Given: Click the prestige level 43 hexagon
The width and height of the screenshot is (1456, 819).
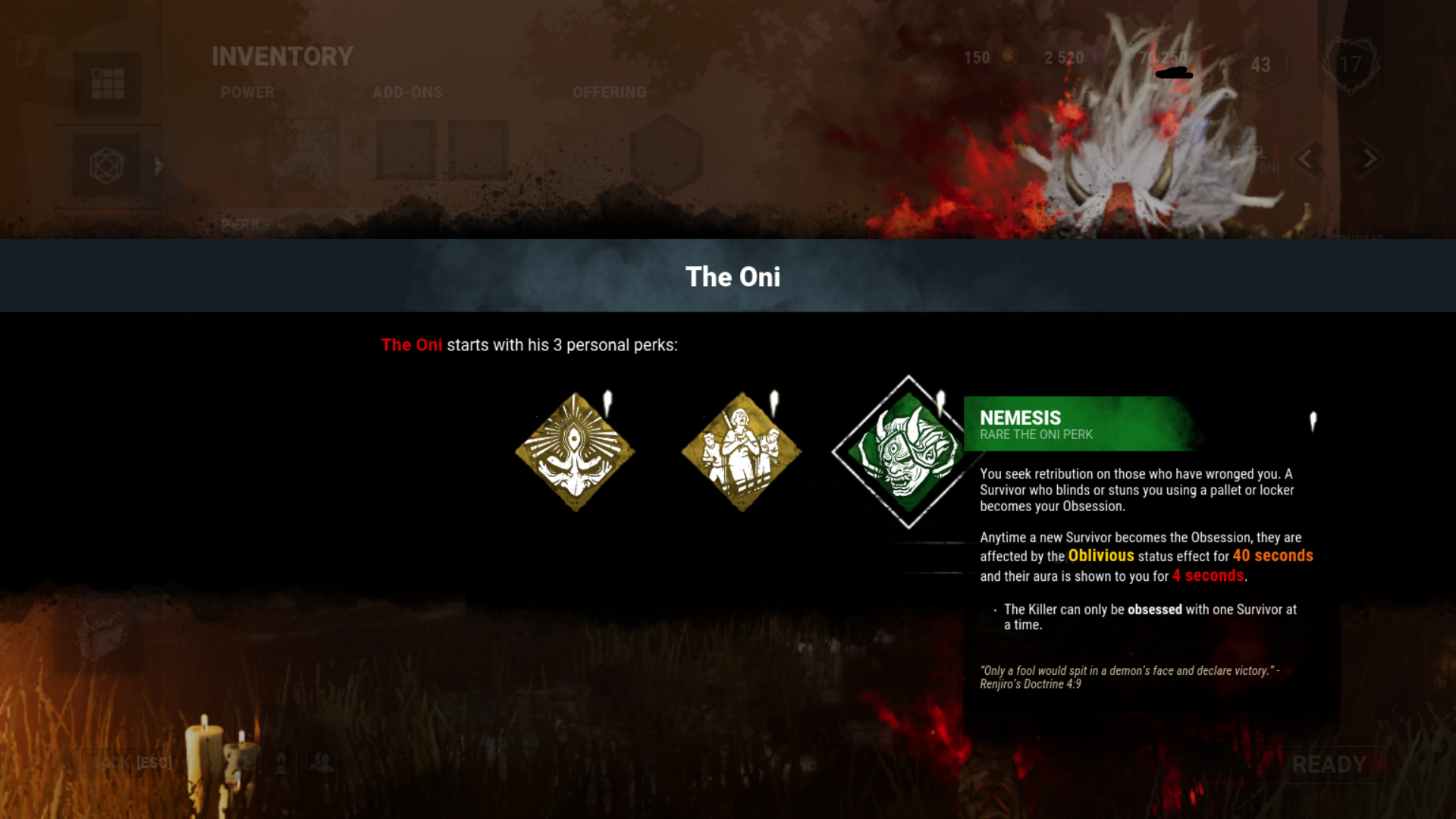Looking at the screenshot, I should 1260,65.
